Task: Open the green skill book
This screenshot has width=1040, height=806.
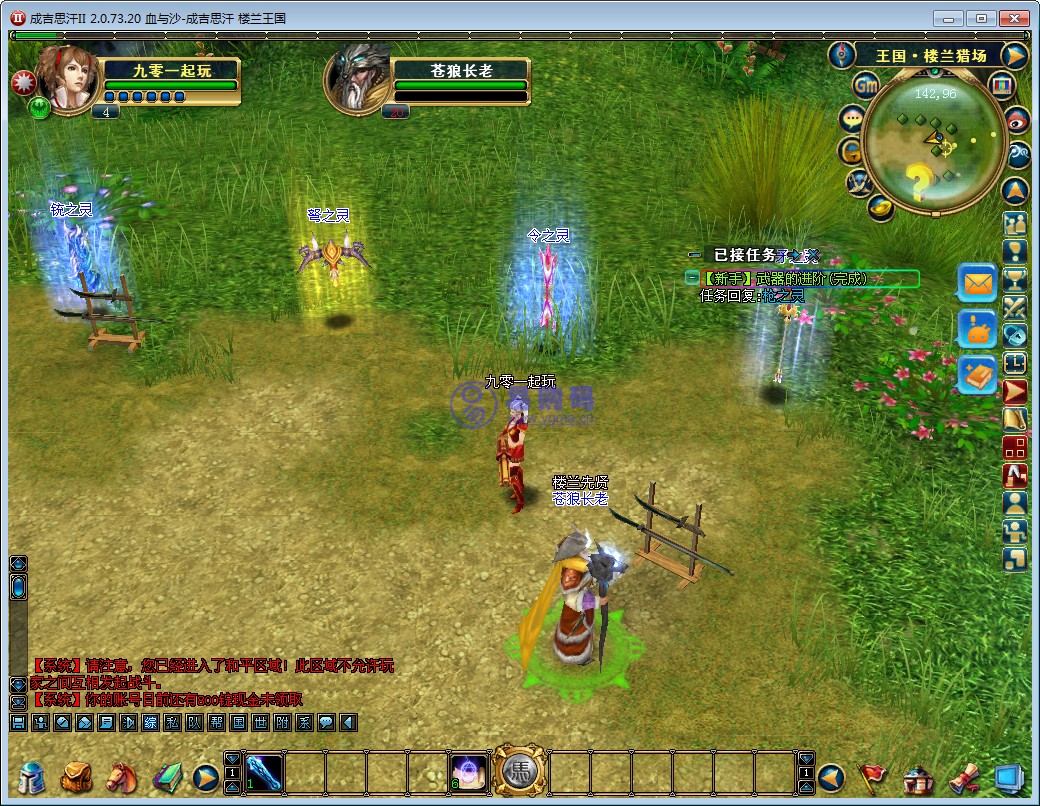Action: [166, 777]
